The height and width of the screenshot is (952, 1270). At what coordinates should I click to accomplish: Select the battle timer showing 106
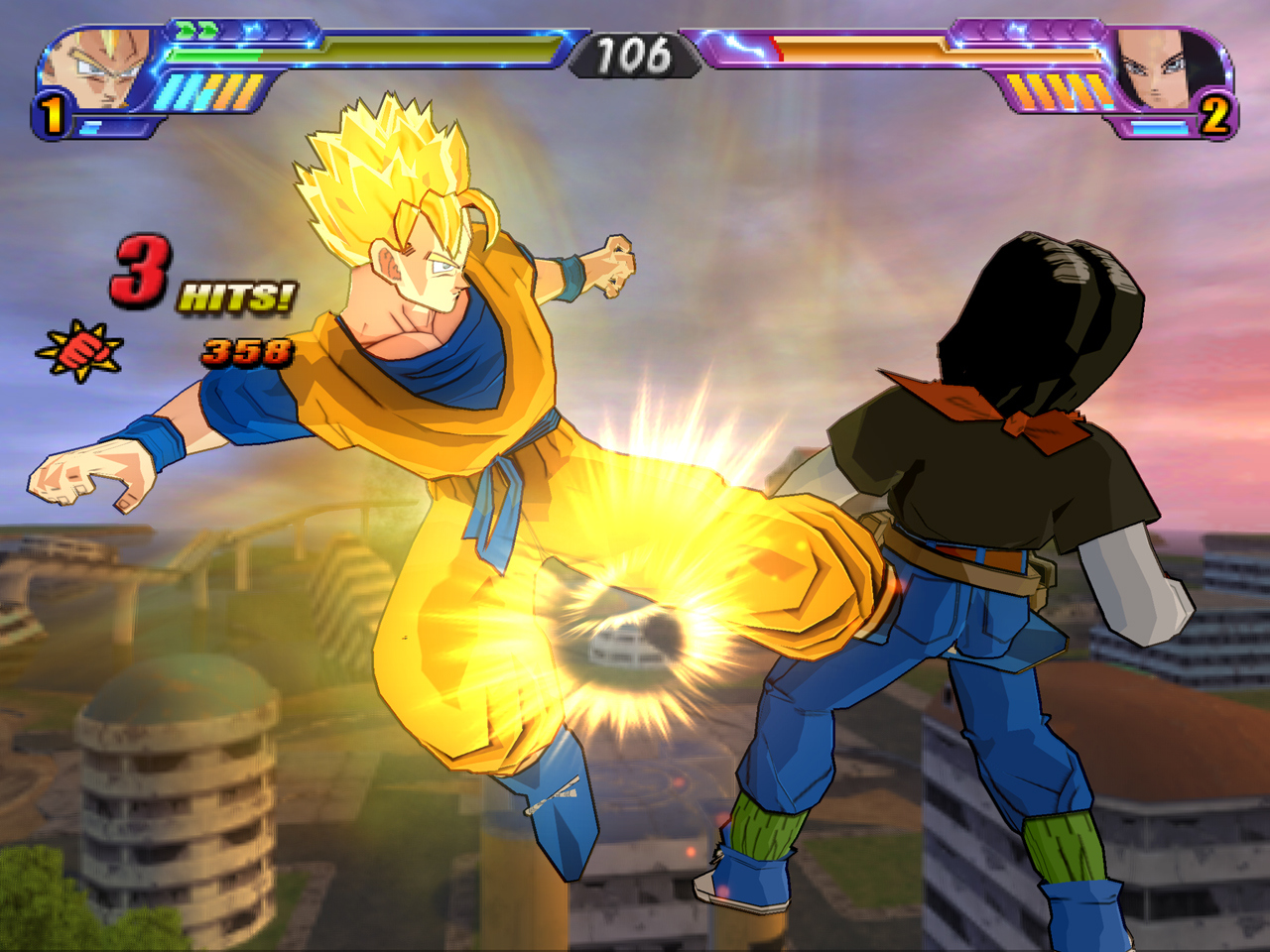(632, 55)
